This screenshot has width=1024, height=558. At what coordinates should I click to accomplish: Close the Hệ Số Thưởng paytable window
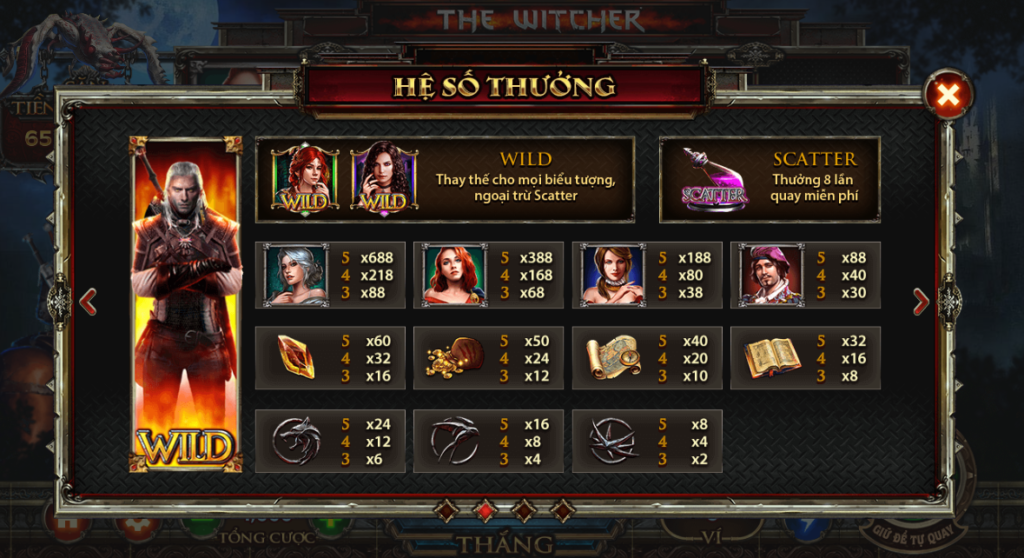click(x=947, y=96)
